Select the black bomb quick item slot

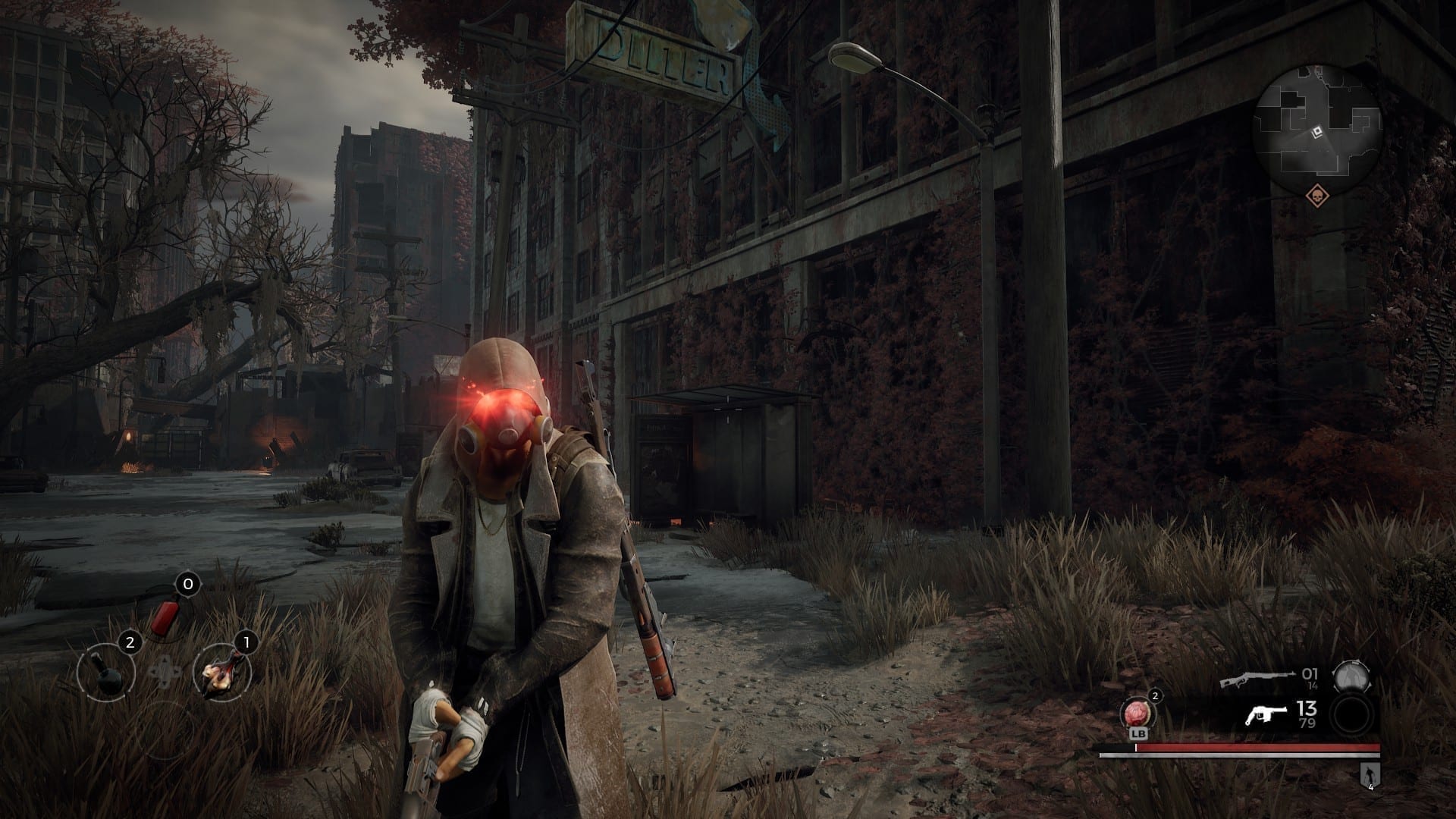[106, 671]
